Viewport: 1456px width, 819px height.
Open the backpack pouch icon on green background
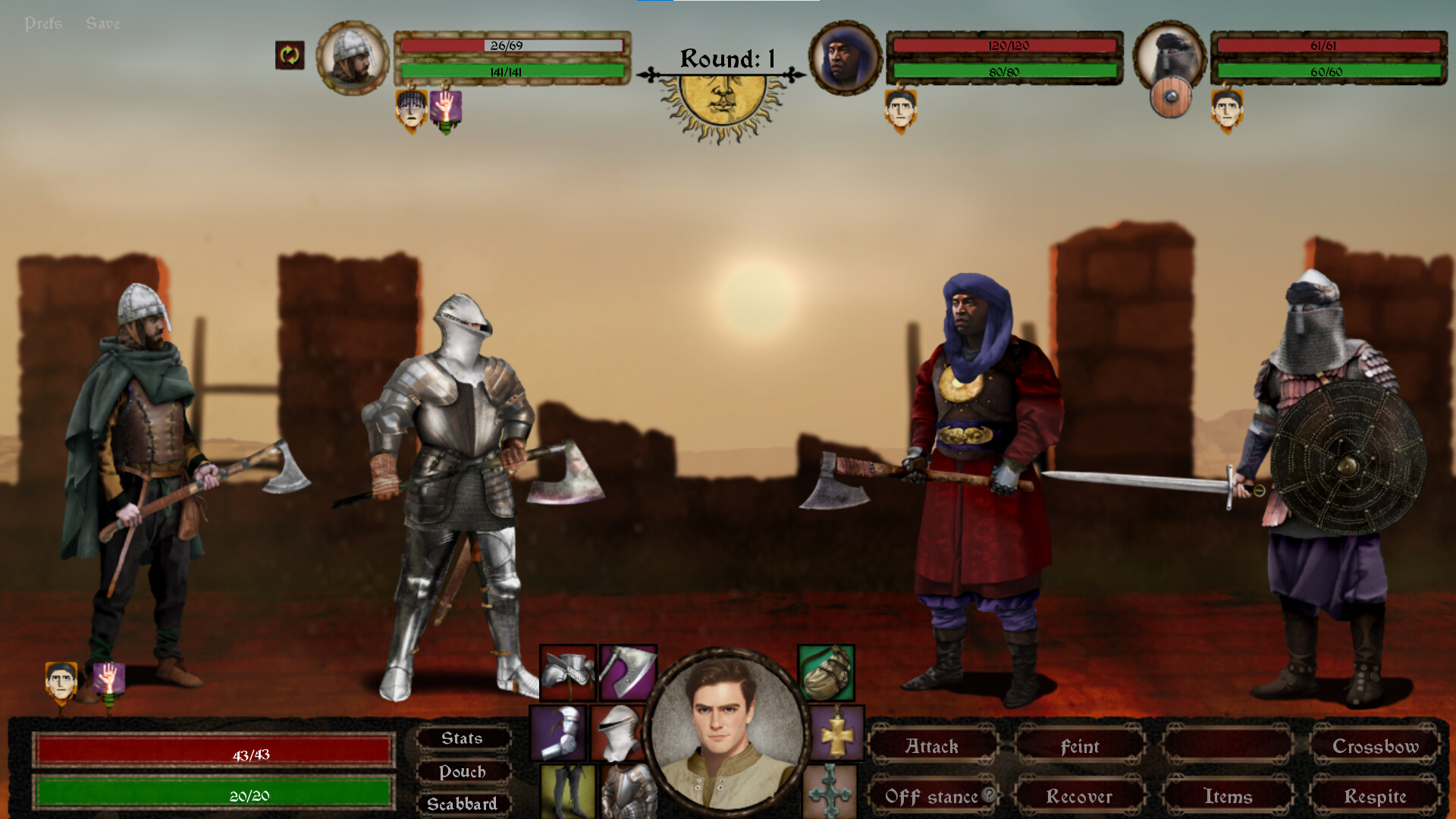tap(830, 673)
